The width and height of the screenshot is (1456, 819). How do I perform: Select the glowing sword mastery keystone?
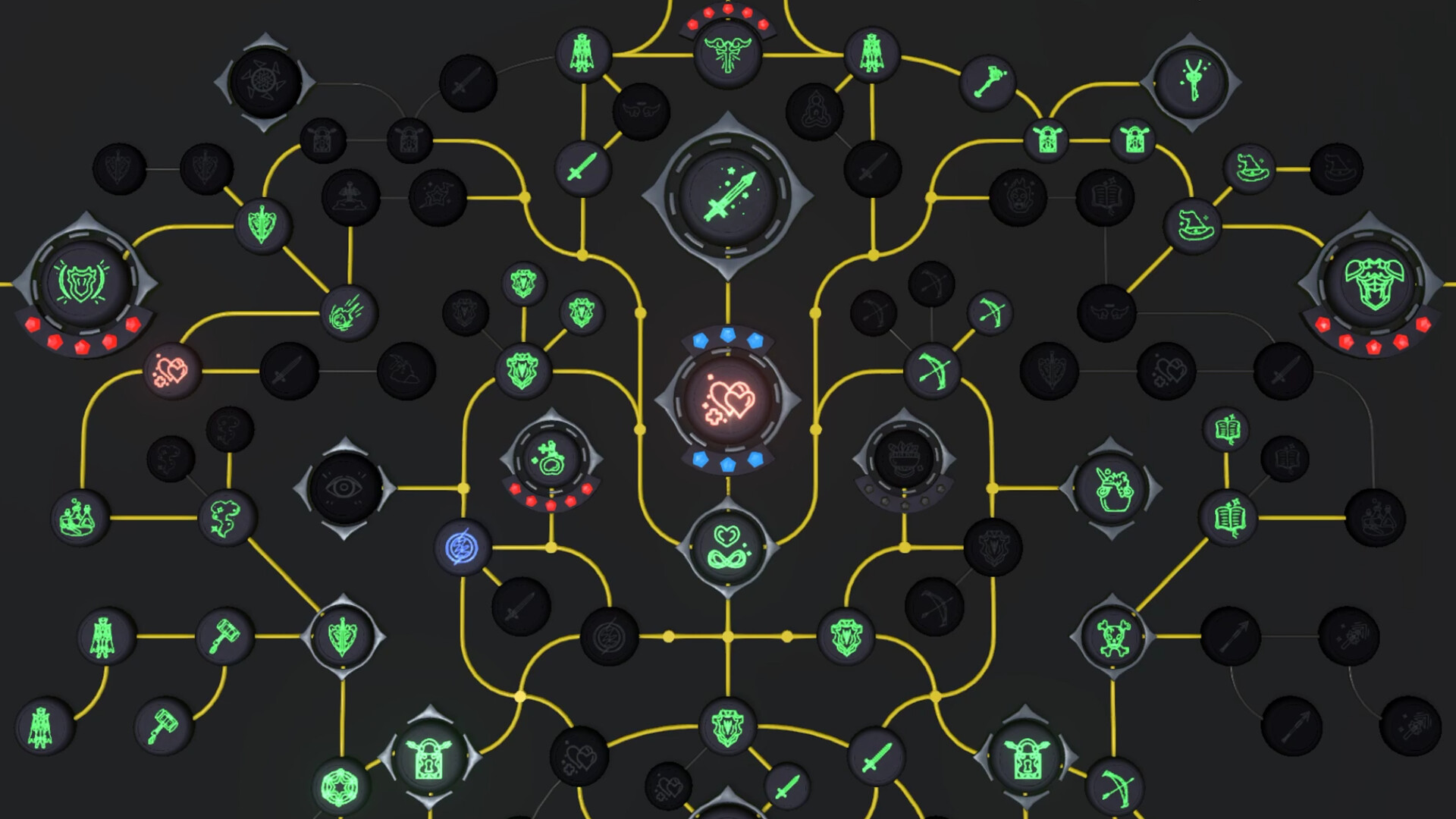click(x=730, y=196)
